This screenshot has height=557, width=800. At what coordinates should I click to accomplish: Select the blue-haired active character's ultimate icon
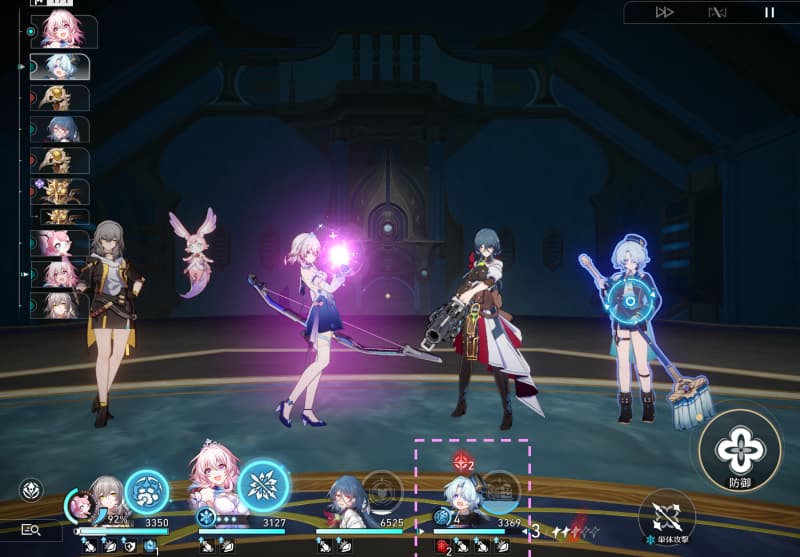[499, 491]
